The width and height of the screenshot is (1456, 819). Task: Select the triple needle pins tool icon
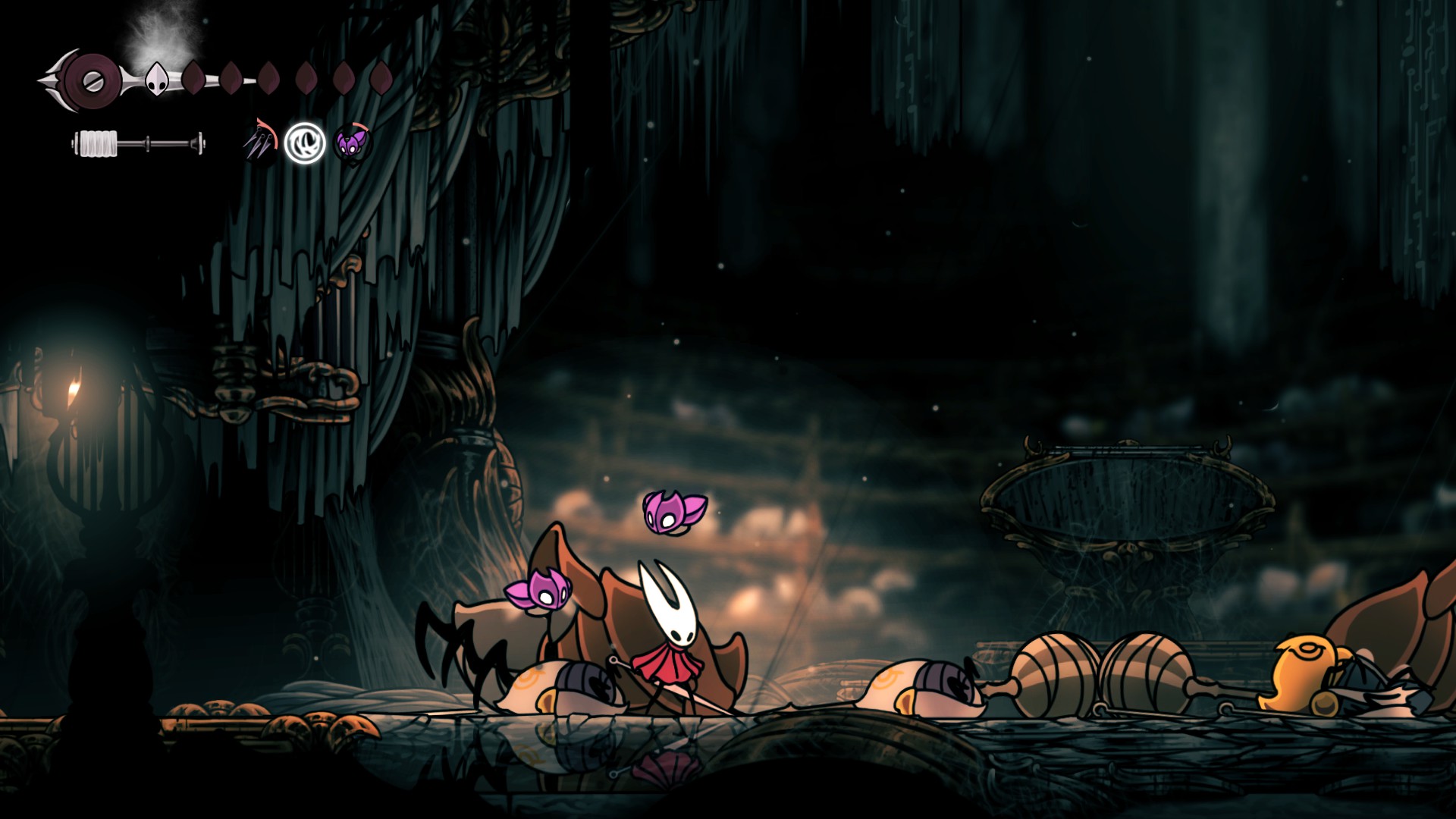coord(259,143)
